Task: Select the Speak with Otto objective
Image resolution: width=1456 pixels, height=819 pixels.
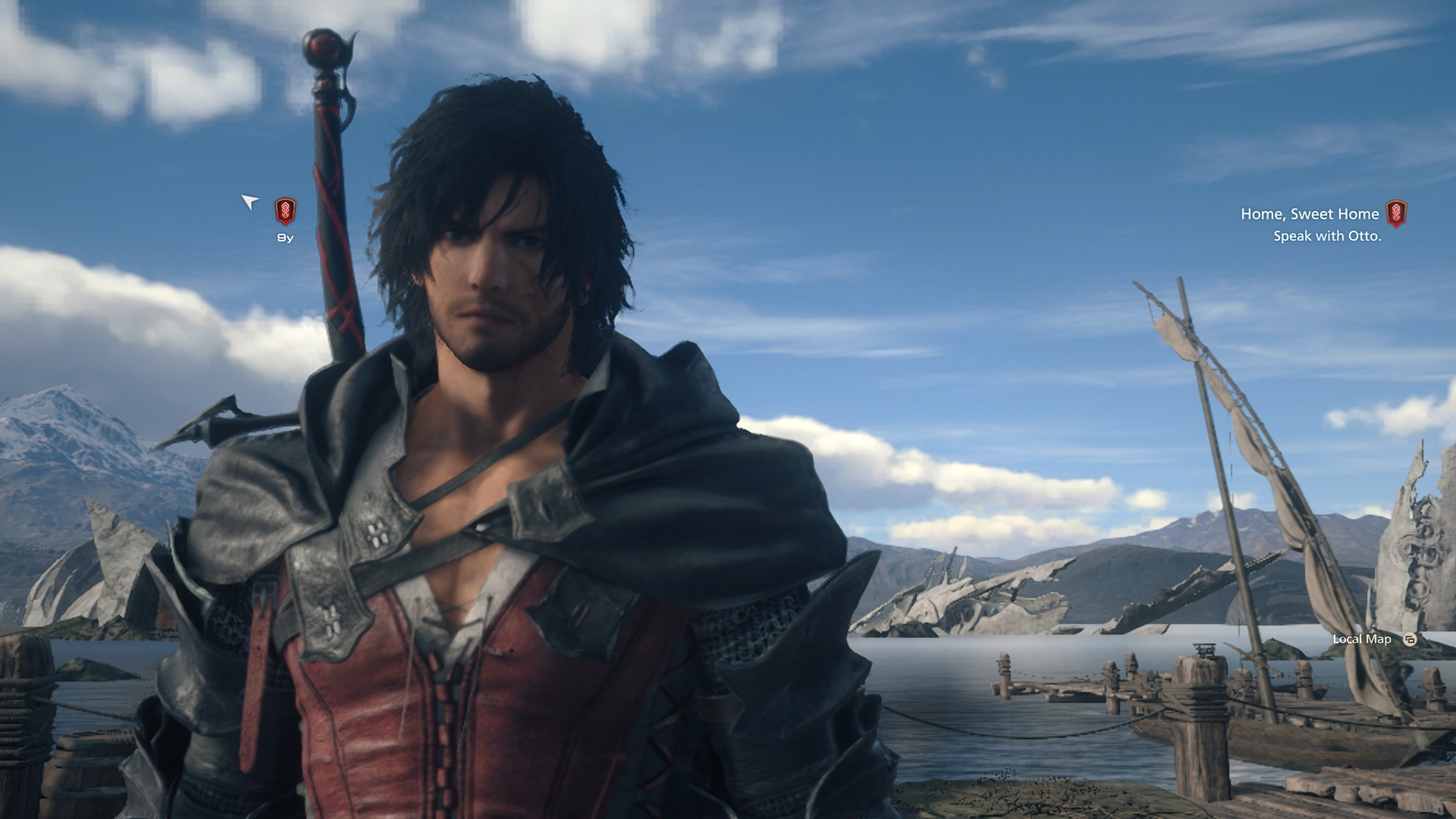Action: tap(1327, 236)
